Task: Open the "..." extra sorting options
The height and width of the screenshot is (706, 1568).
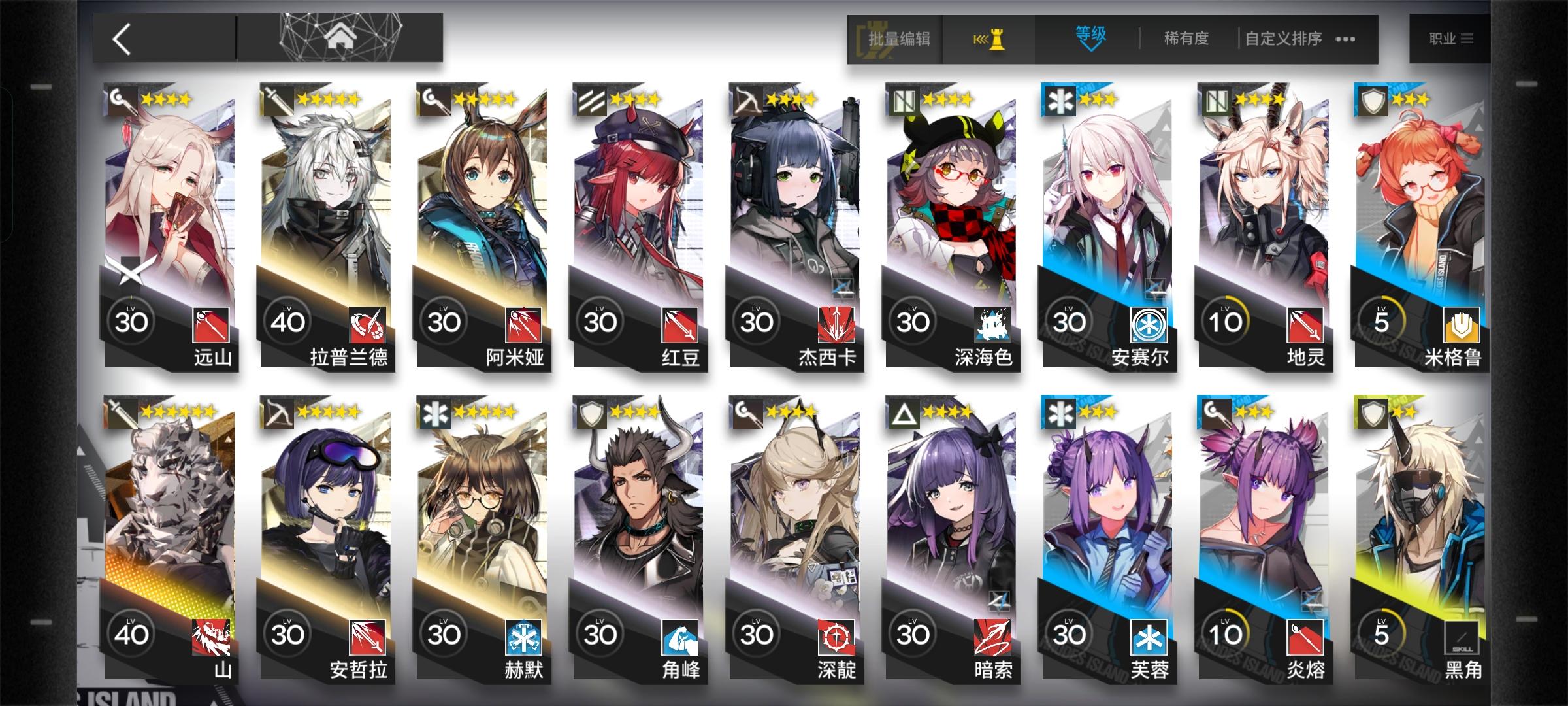Action: [x=1344, y=39]
